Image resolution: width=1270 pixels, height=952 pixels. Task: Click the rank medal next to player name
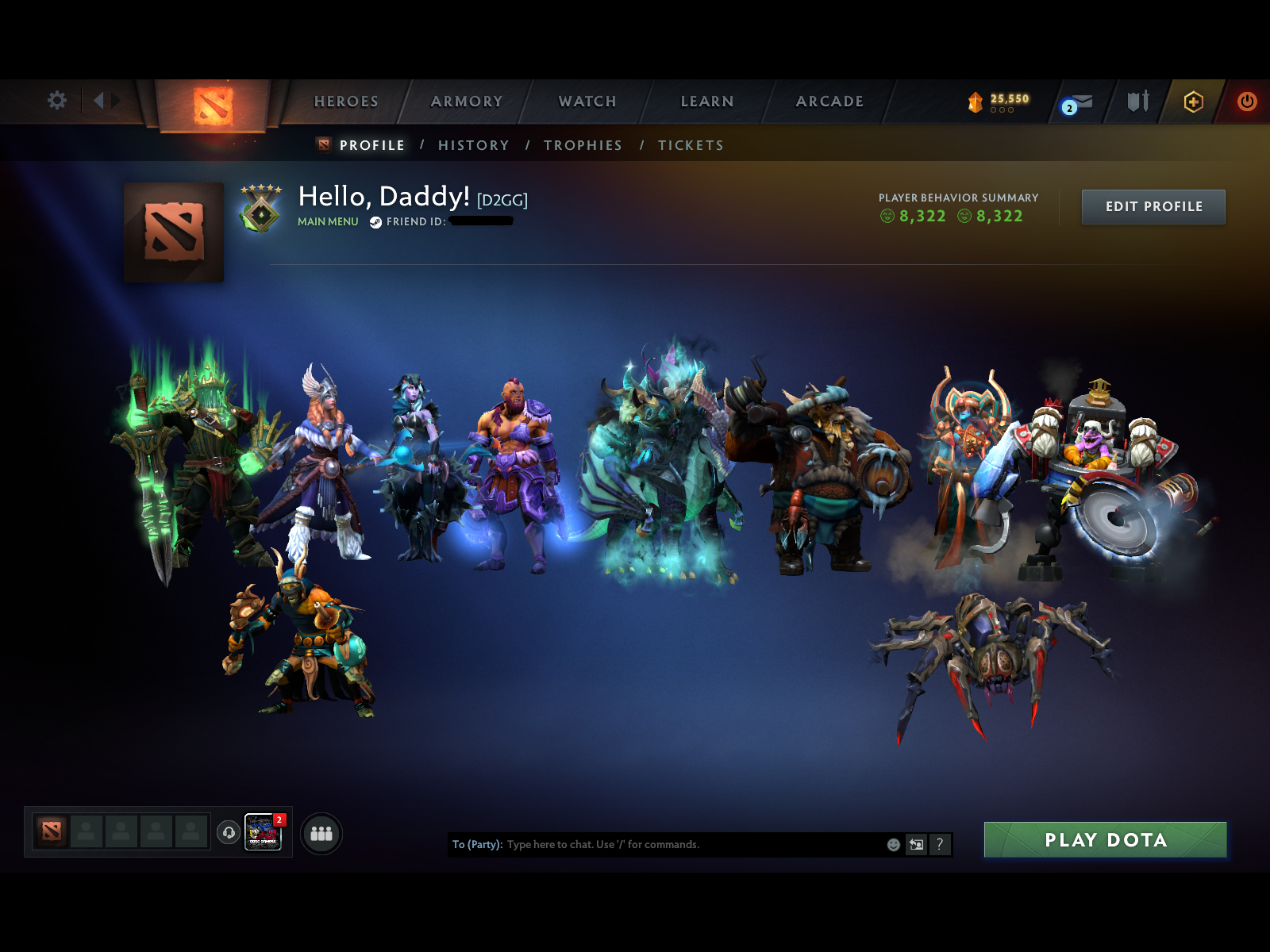click(262, 208)
